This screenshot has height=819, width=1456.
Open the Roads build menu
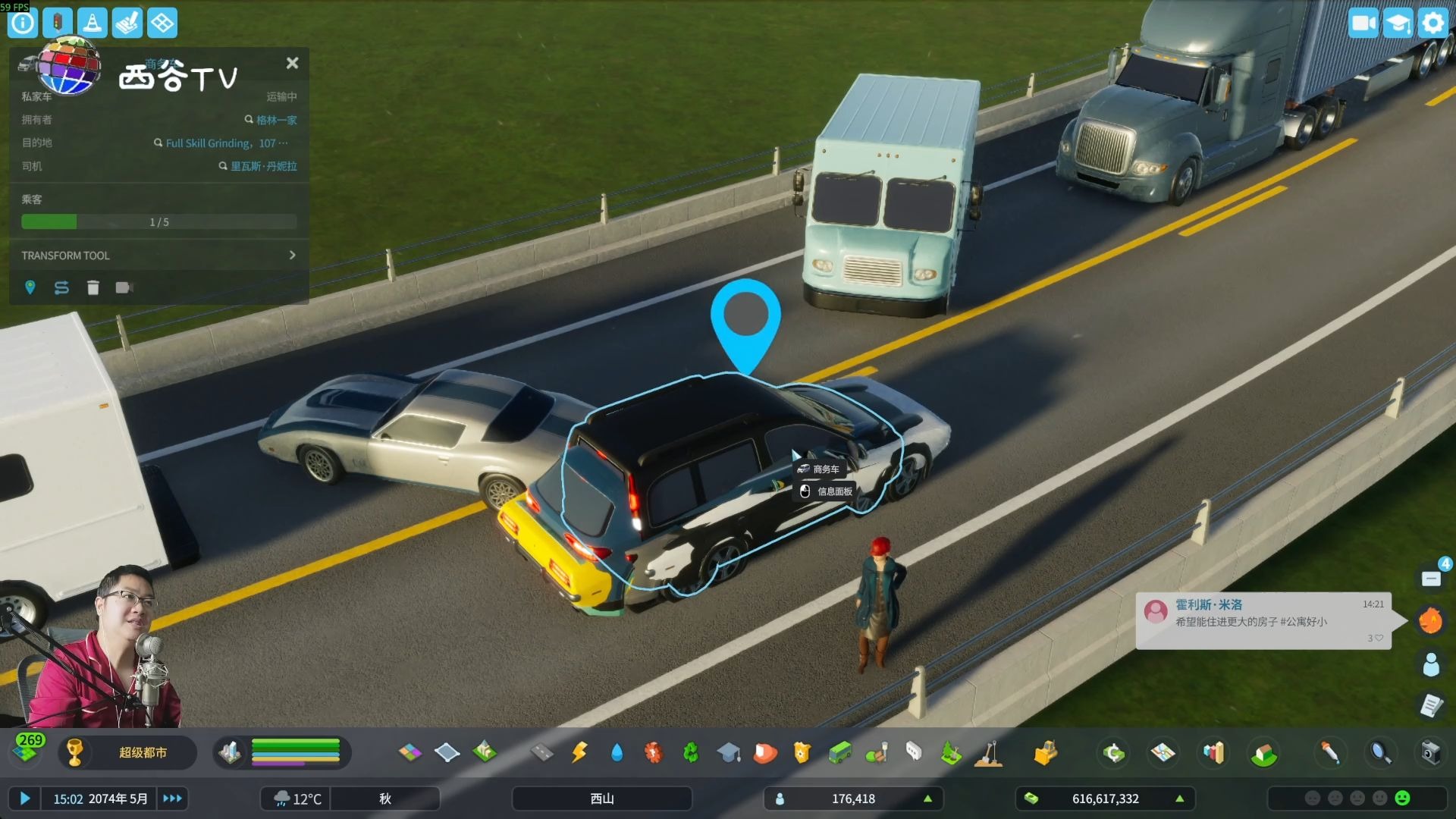click(x=541, y=752)
